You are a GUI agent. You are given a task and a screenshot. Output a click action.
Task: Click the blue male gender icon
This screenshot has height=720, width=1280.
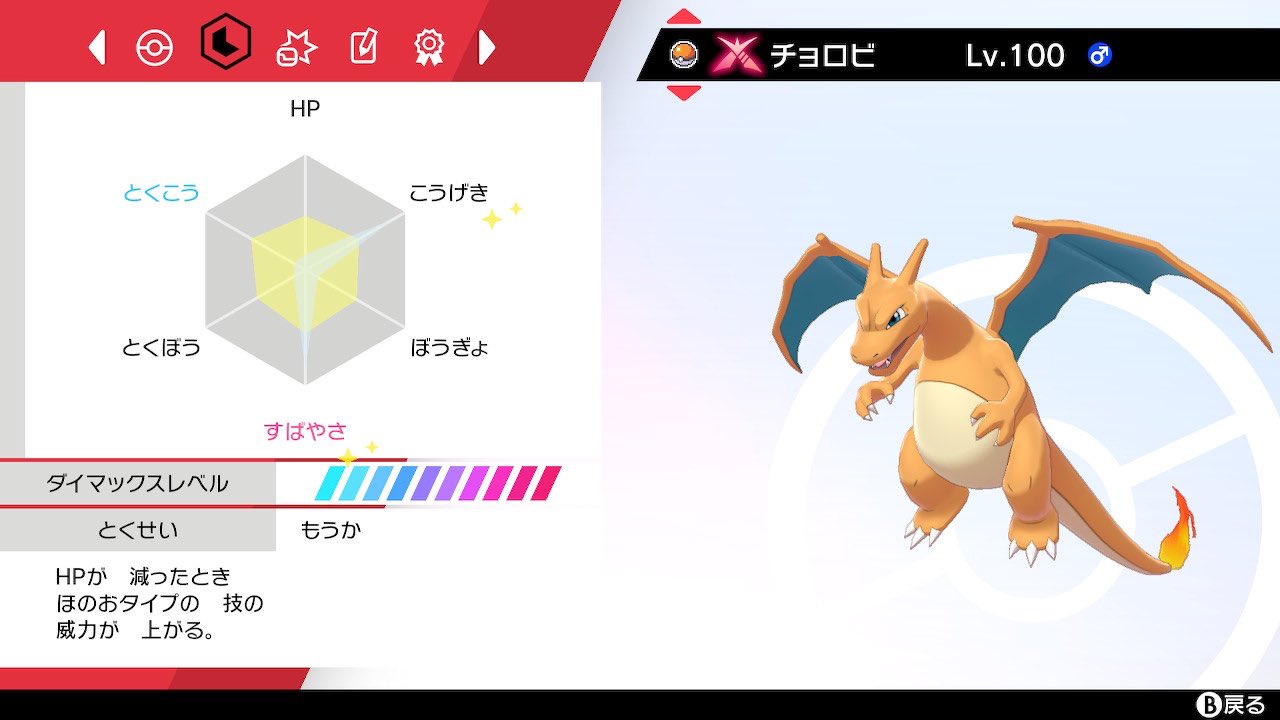tap(1101, 55)
